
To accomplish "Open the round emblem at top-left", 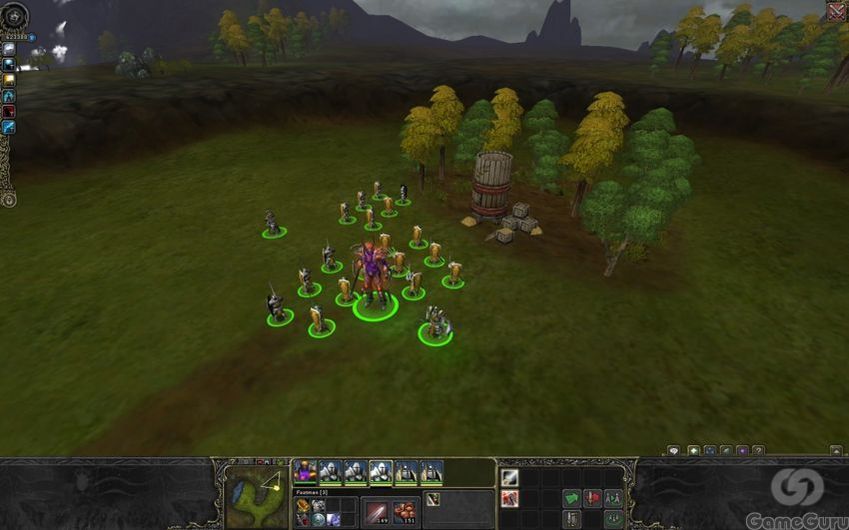I will pyautogui.click(x=14, y=16).
